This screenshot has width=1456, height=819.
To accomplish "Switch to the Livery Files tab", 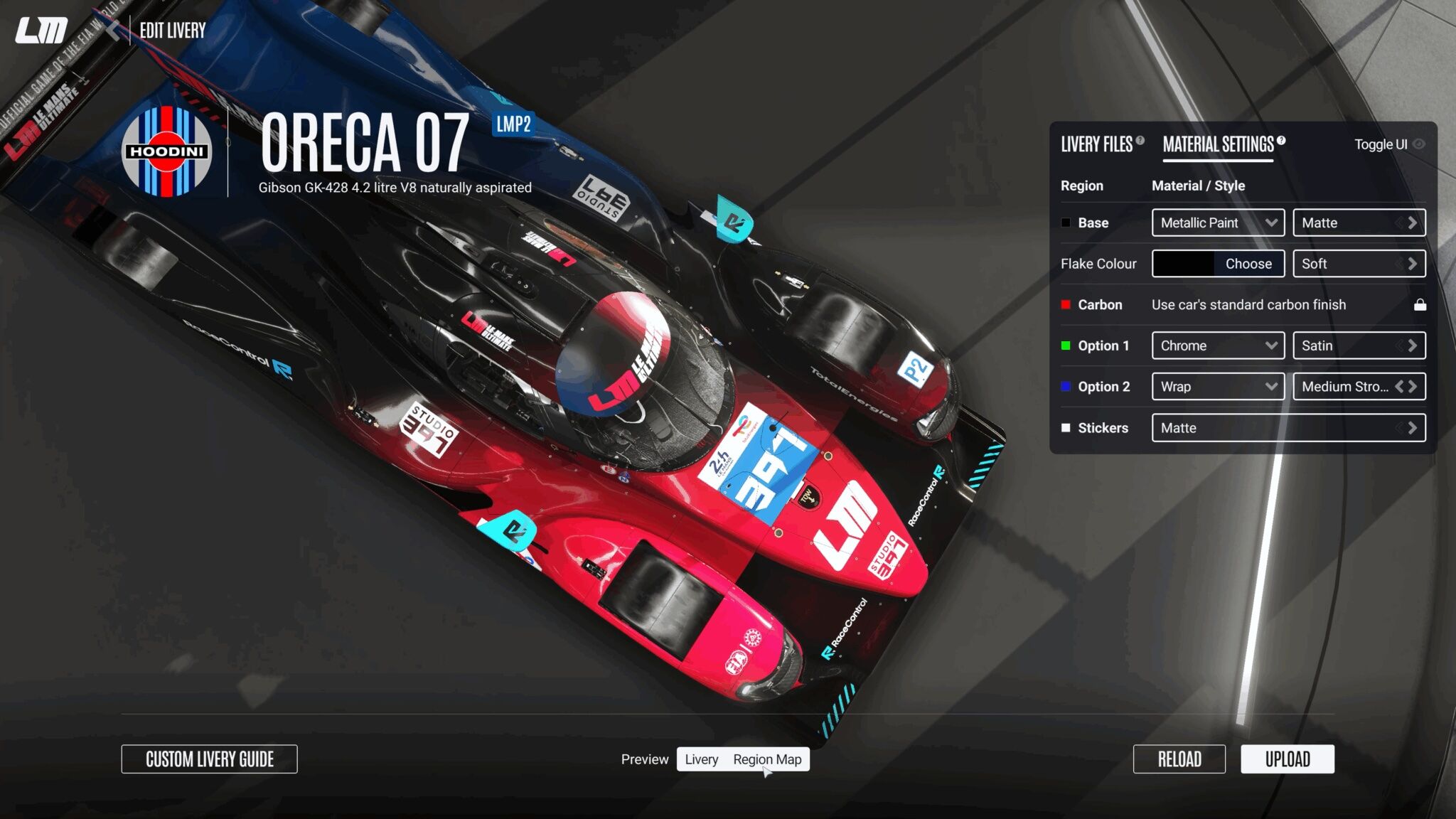I will click(1096, 144).
